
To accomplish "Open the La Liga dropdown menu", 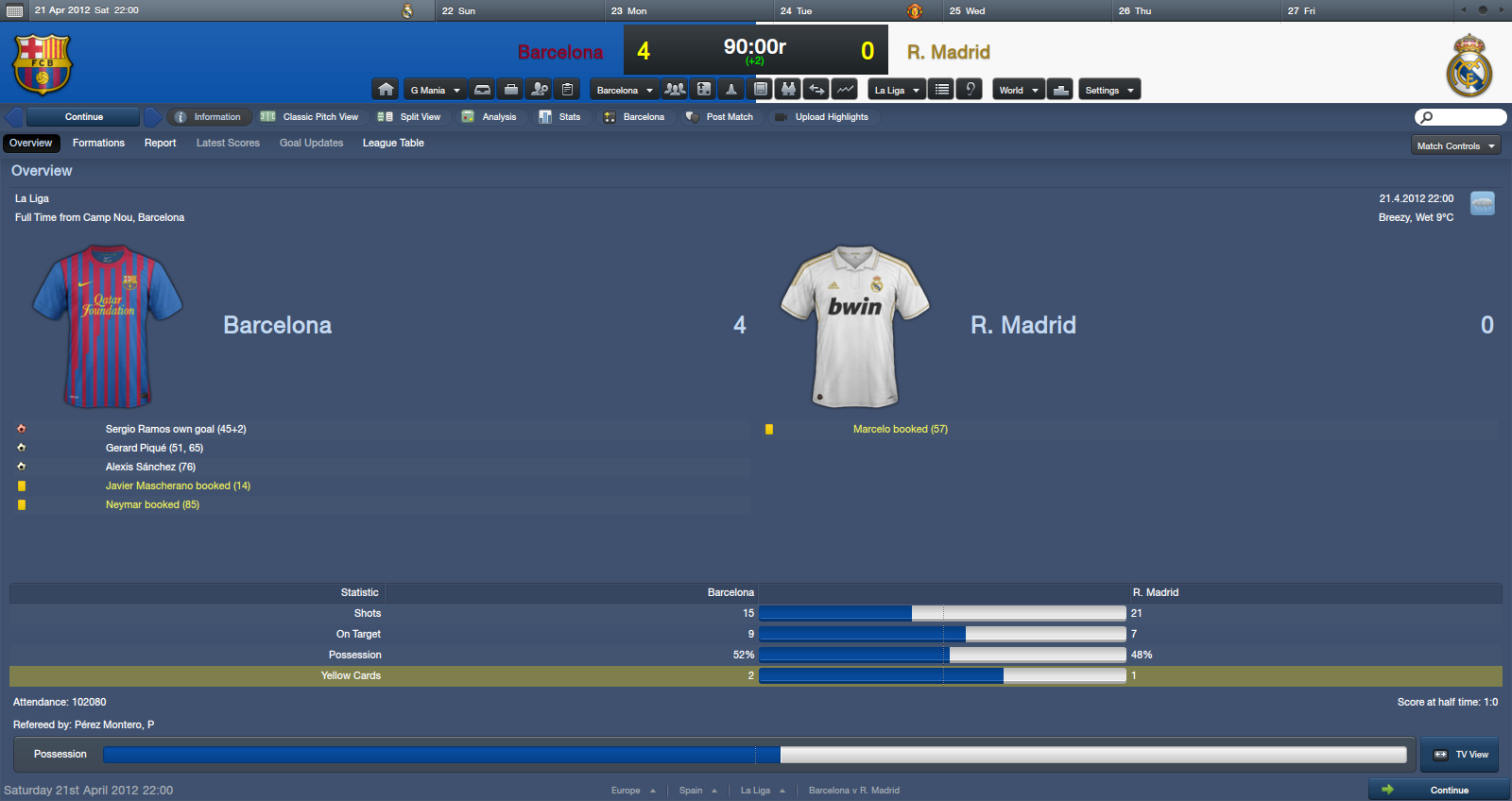I will tap(896, 91).
